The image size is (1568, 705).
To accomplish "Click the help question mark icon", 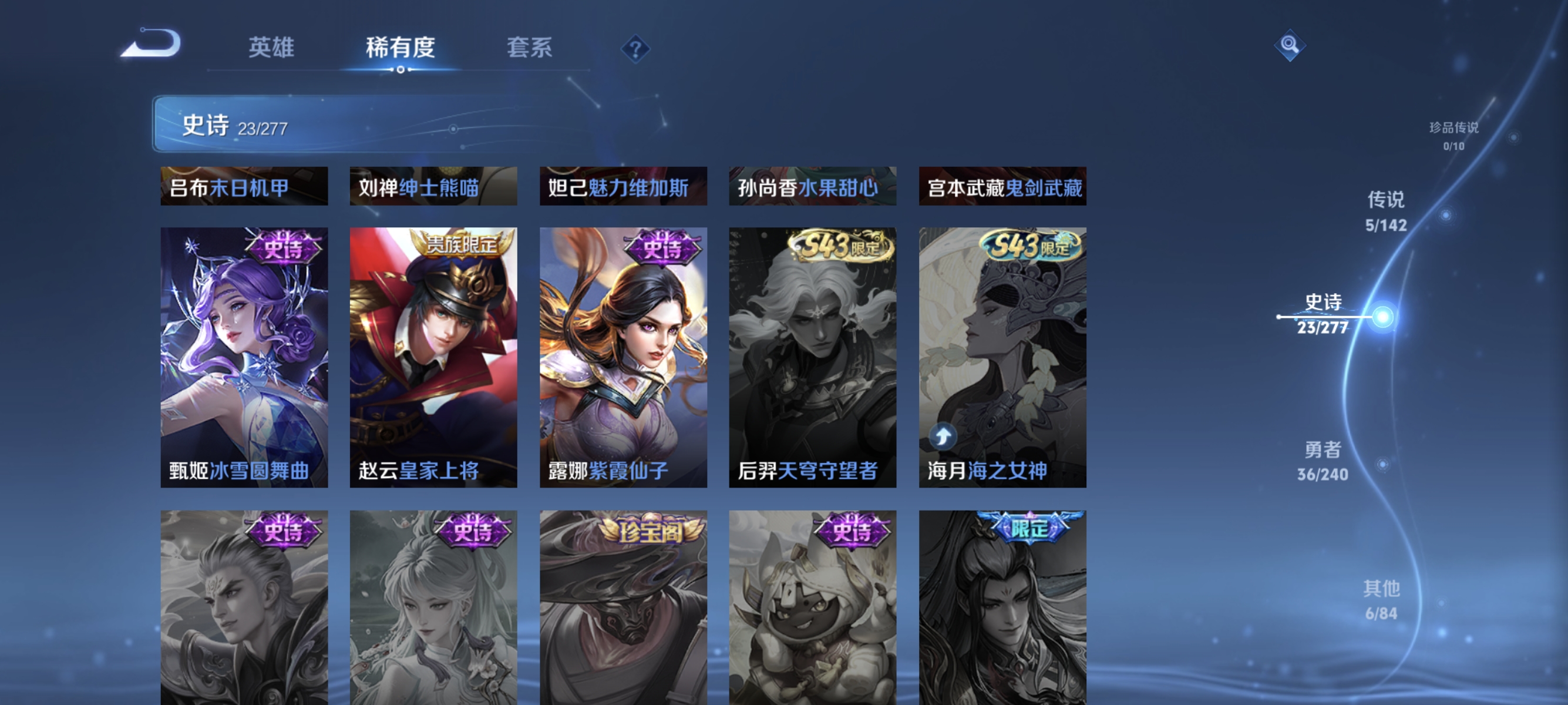I will point(635,50).
